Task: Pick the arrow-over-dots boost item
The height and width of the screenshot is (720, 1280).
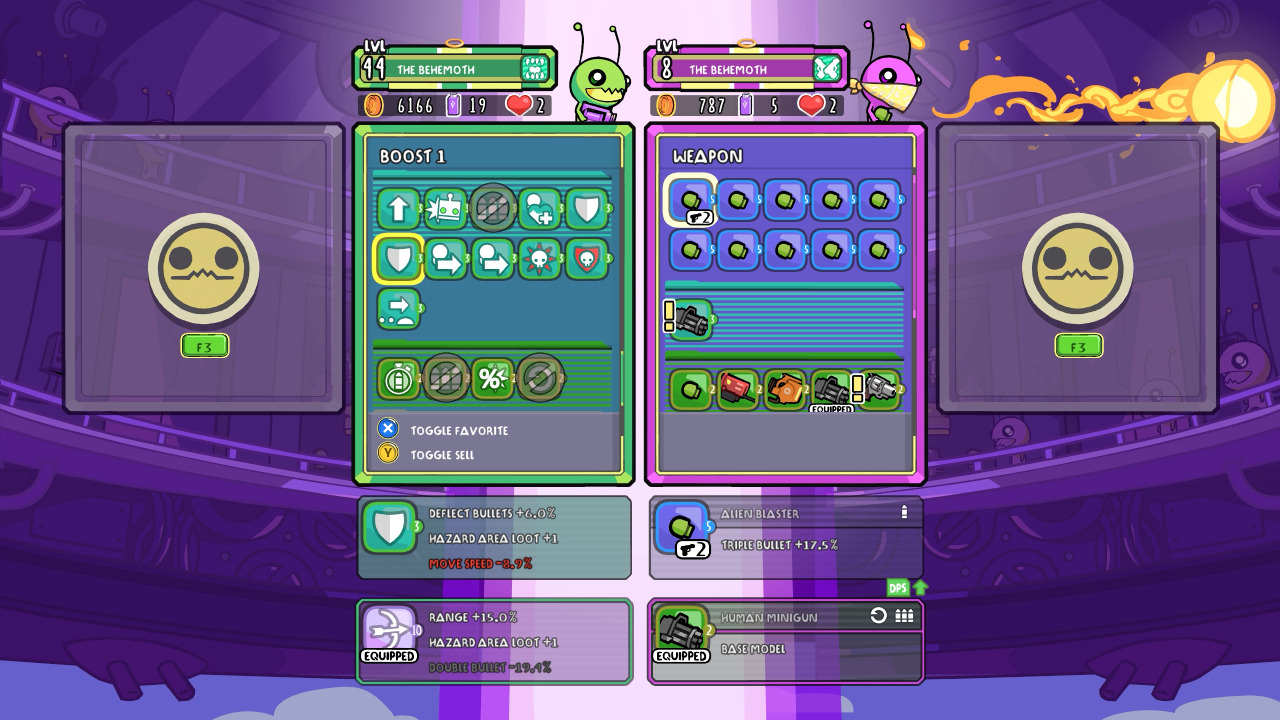Action: point(398,309)
